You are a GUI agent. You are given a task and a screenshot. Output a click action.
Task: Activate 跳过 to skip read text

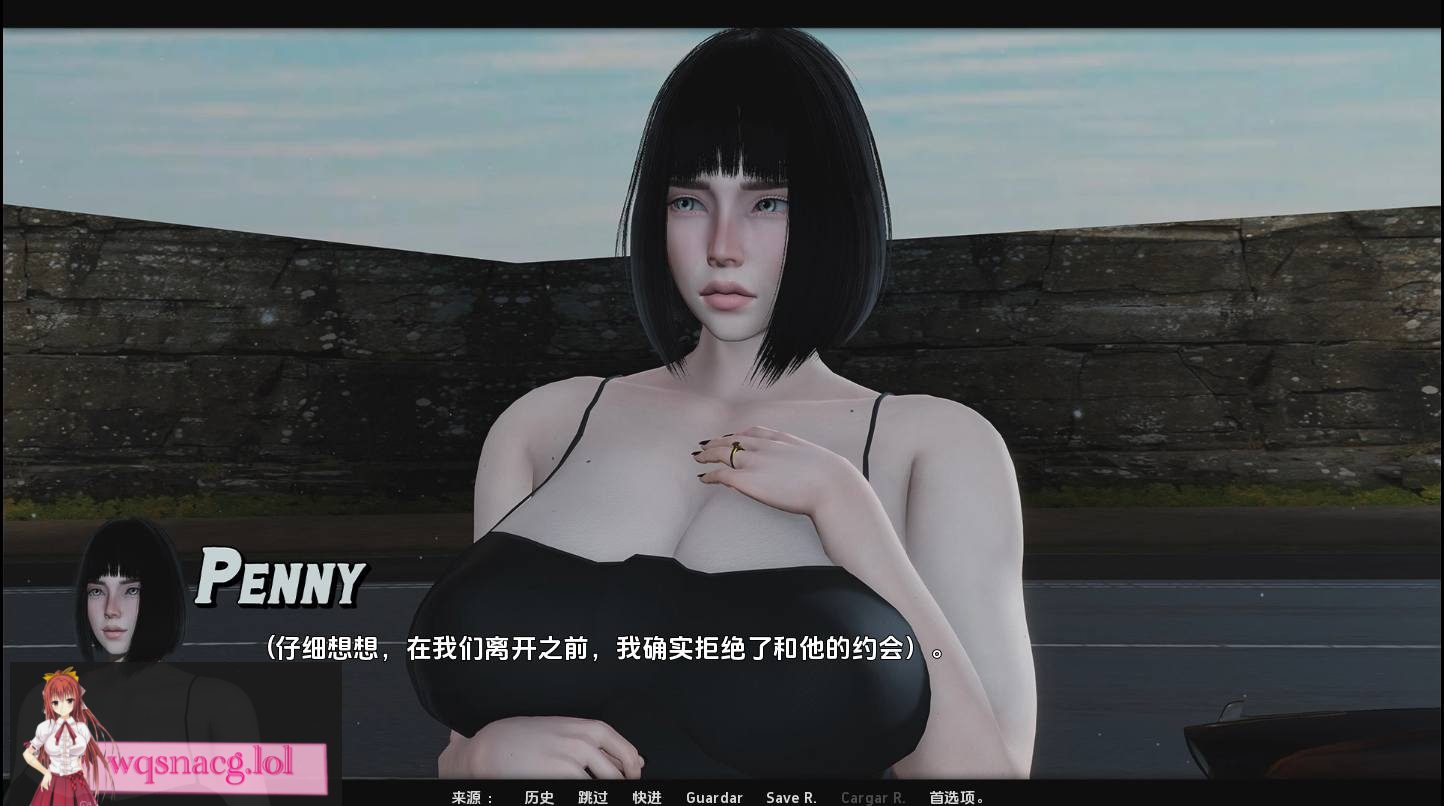pos(592,798)
